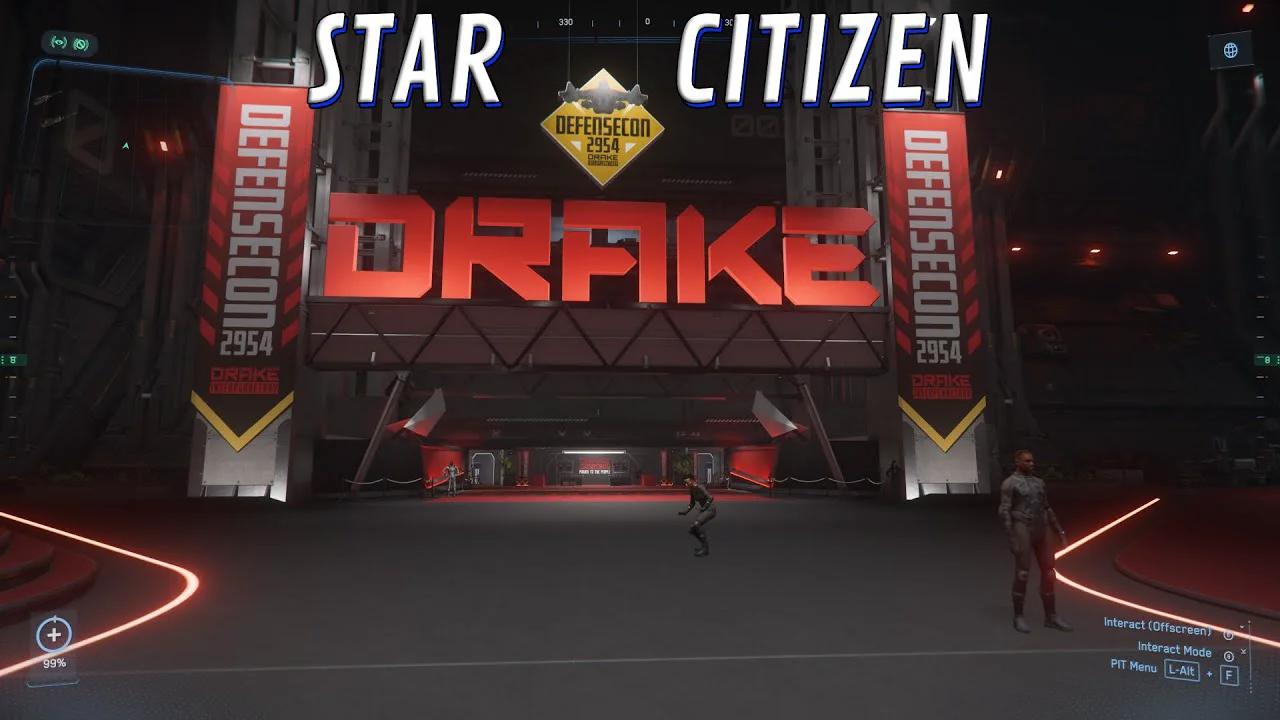Viewport: 1280px width, 720px height.
Task: Click the 99% health percentage gauge
Action: (56, 661)
